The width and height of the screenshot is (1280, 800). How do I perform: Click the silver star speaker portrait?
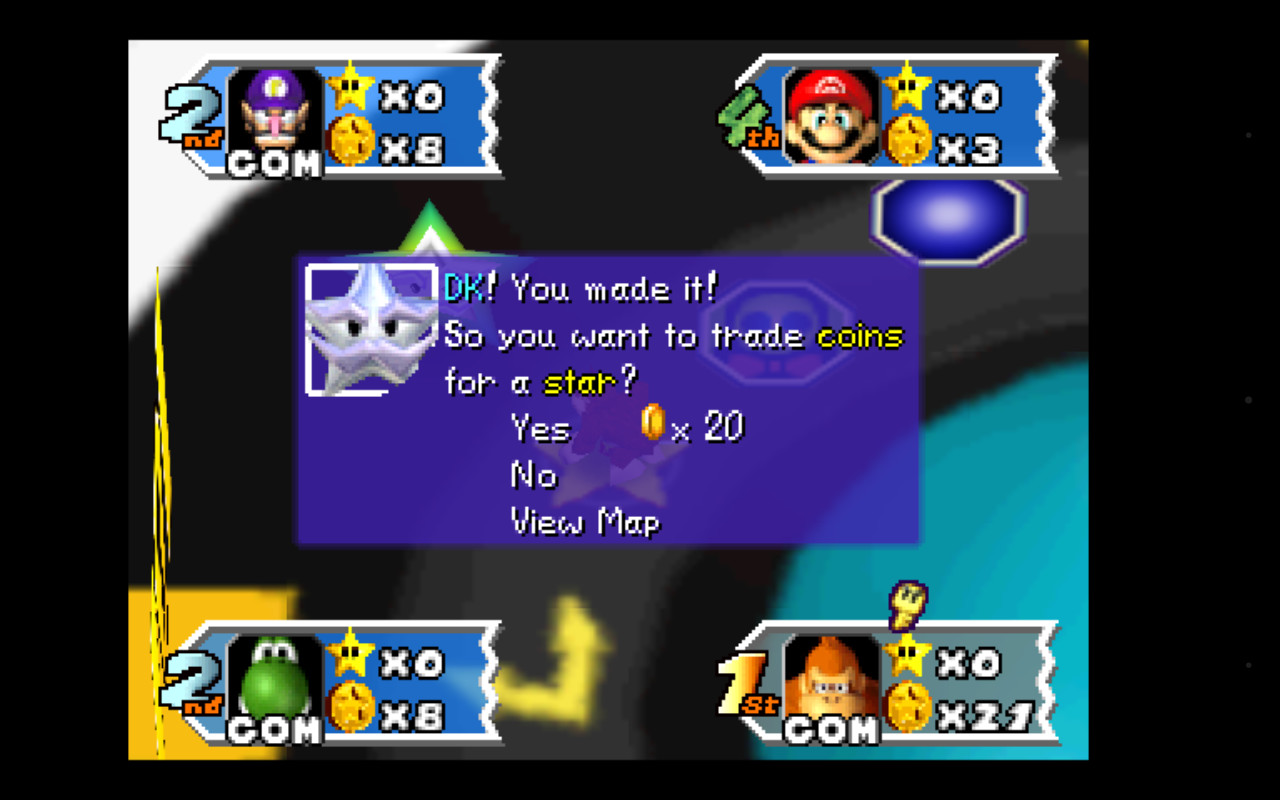click(x=371, y=329)
